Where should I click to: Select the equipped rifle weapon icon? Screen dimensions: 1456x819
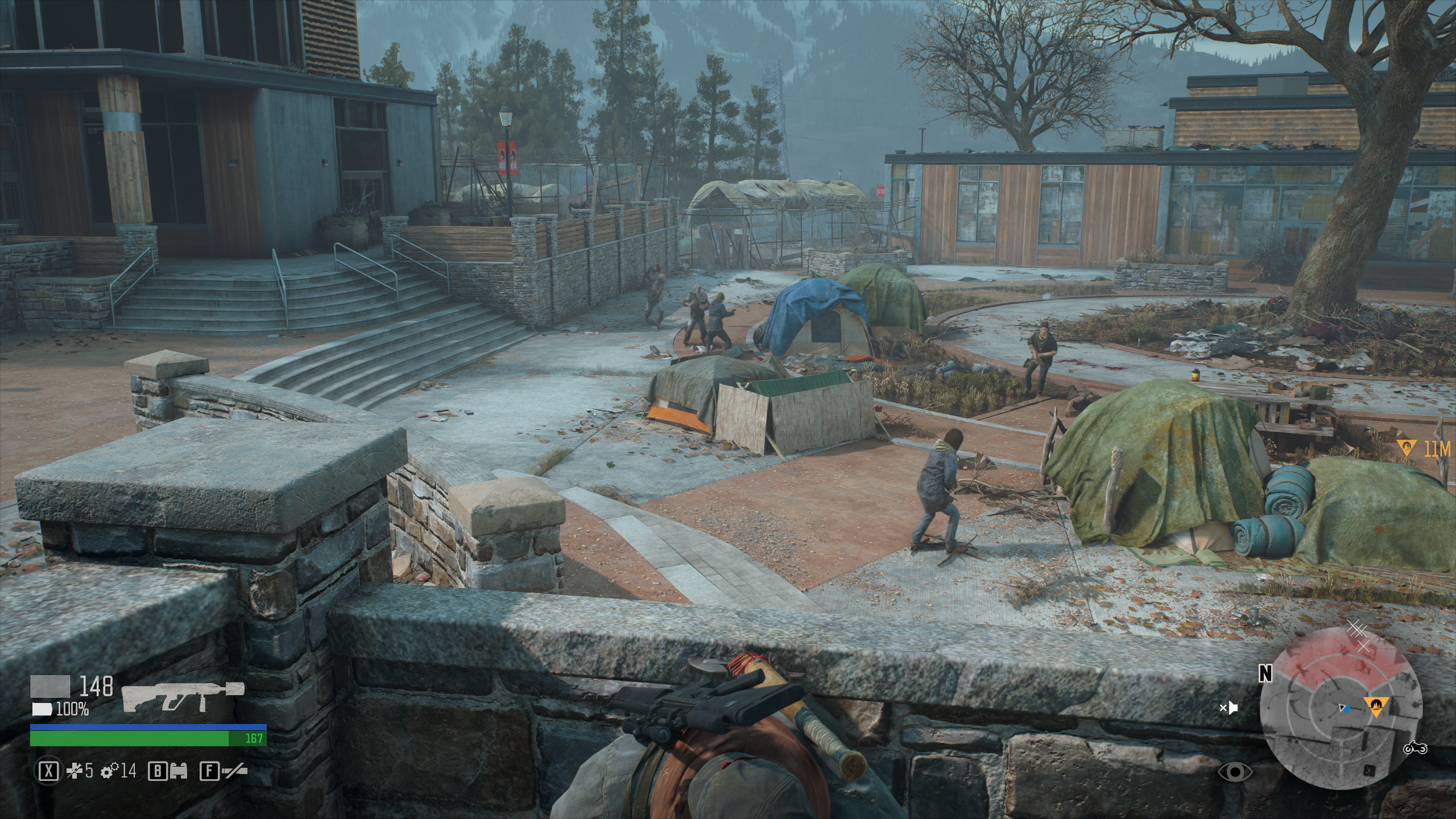tap(183, 696)
